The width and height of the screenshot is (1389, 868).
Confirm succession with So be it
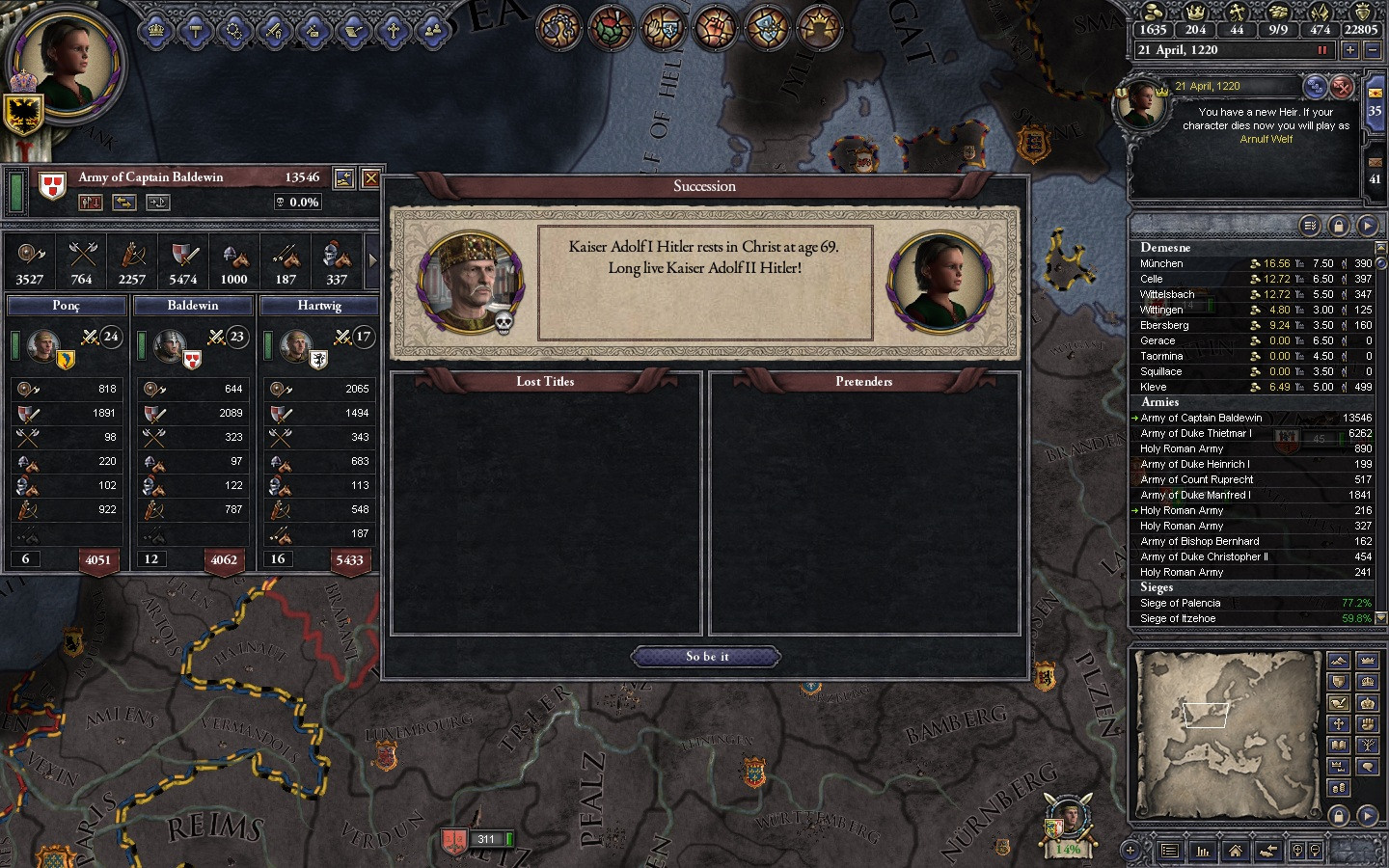pyautogui.click(x=706, y=657)
